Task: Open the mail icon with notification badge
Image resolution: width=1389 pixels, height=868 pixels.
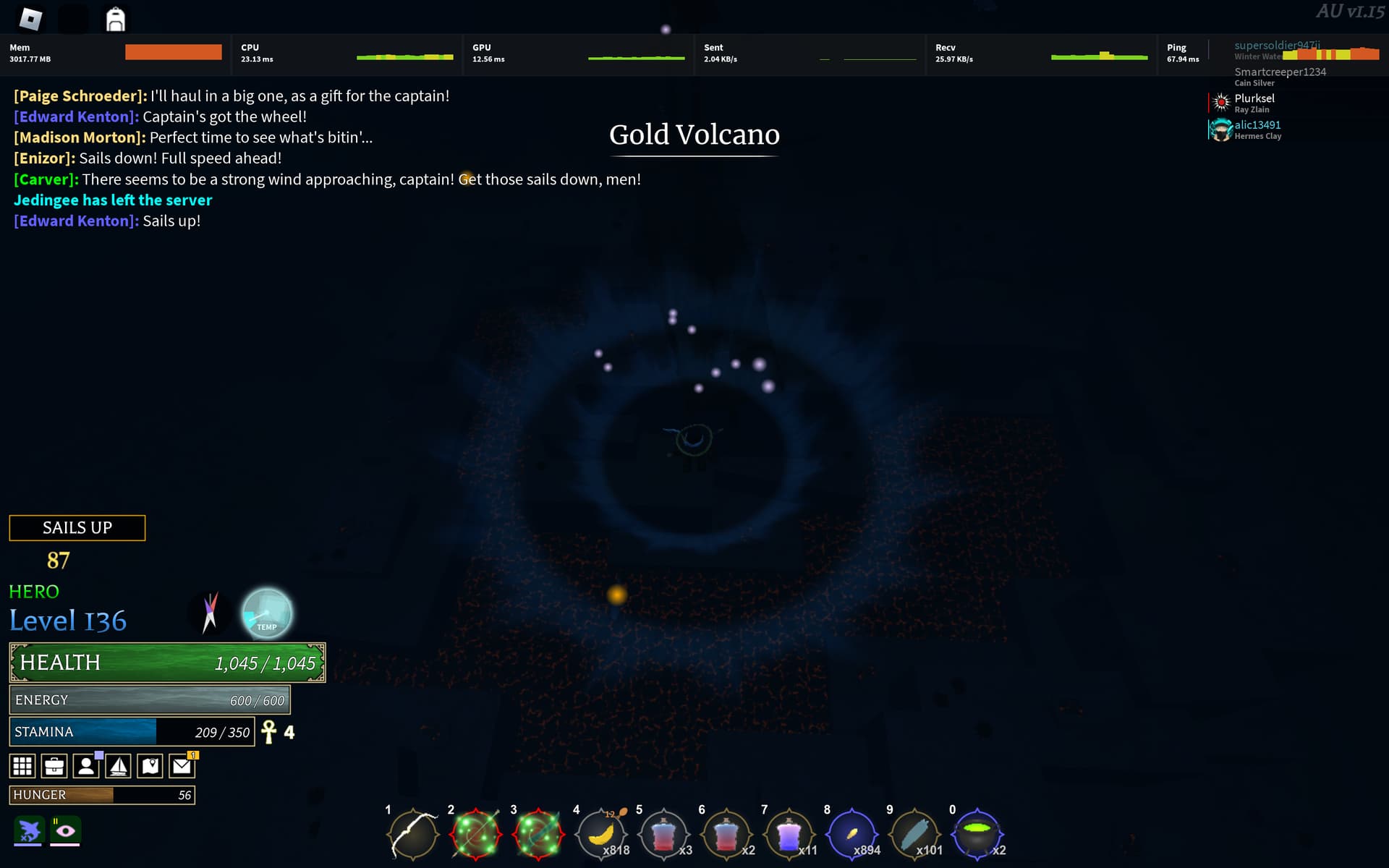Action: point(182,765)
